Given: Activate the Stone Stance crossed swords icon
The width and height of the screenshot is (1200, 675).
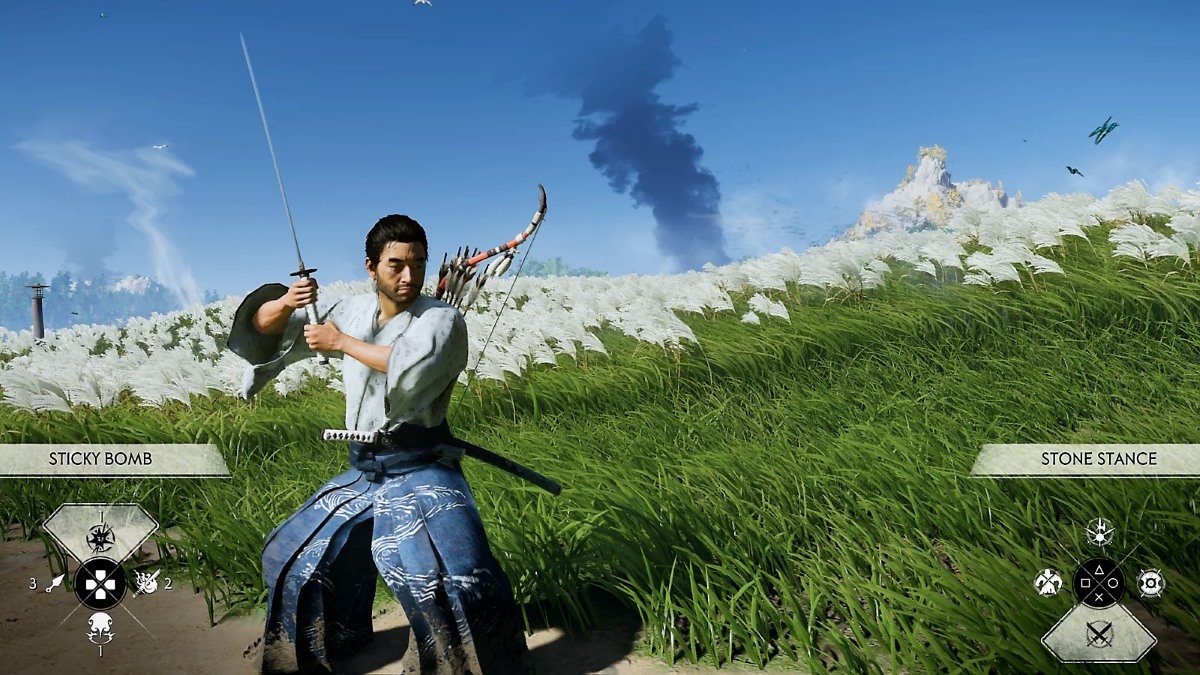Looking at the screenshot, I should [1099, 633].
